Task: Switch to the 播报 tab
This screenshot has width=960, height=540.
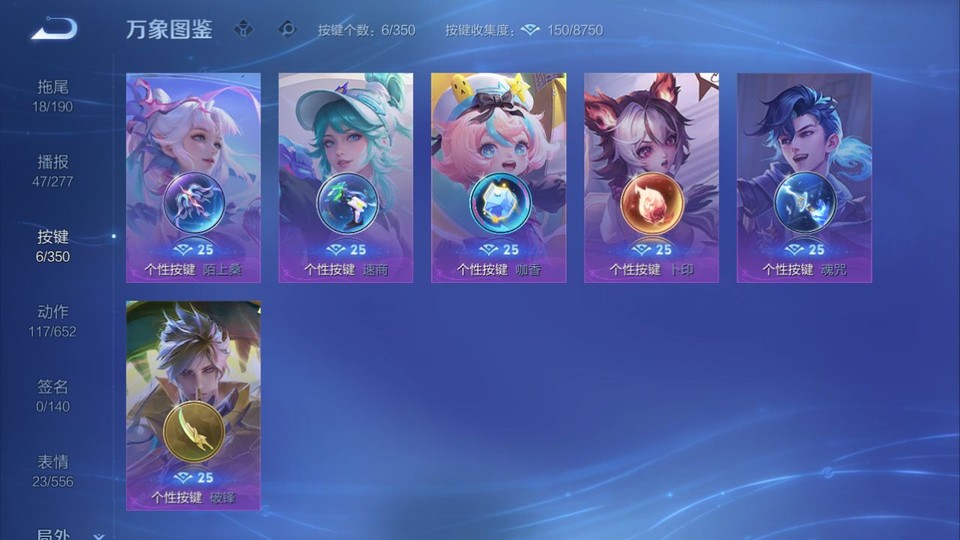Action: [53, 170]
